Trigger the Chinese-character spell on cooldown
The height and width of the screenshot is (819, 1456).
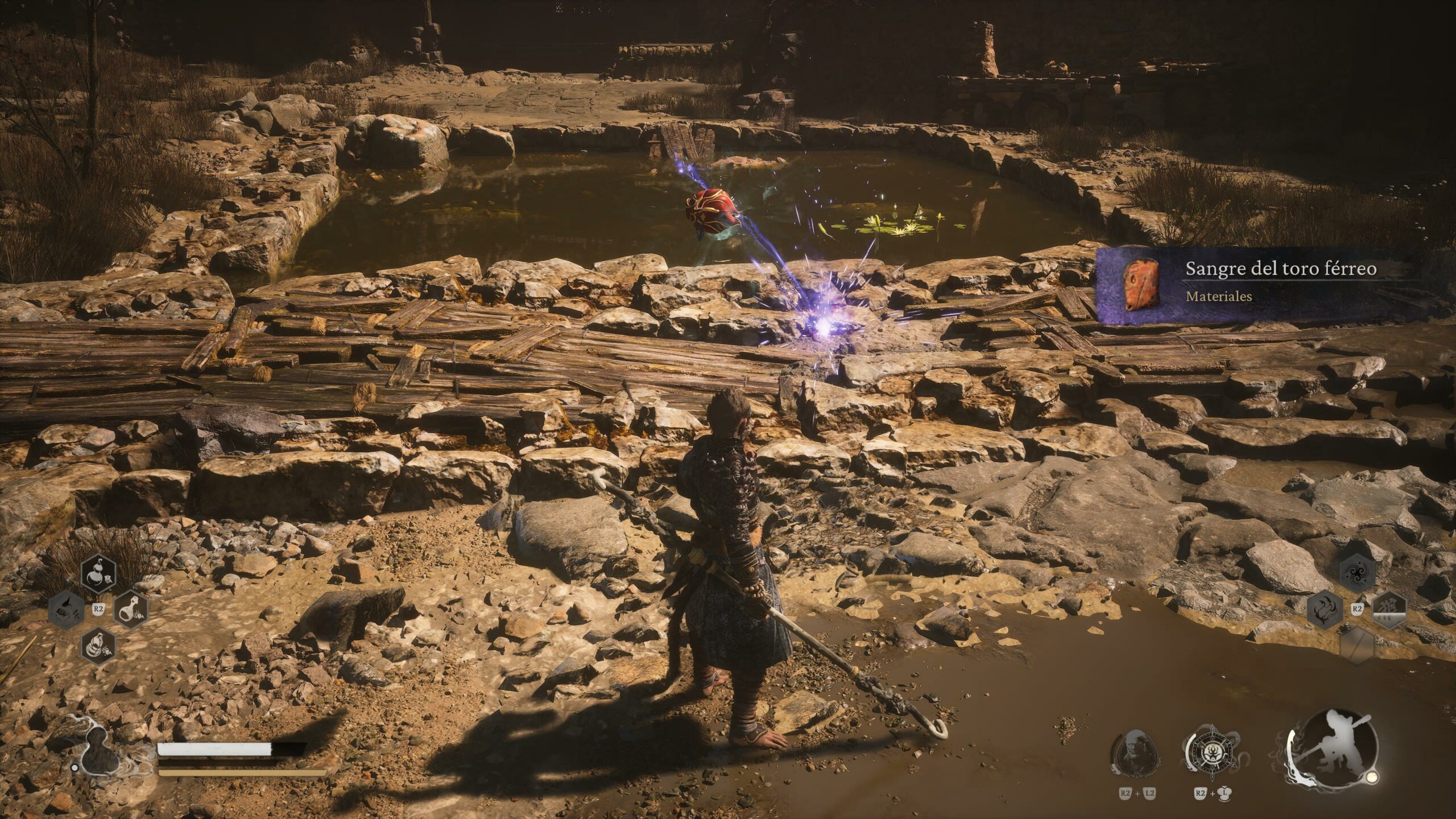[x=1389, y=609]
